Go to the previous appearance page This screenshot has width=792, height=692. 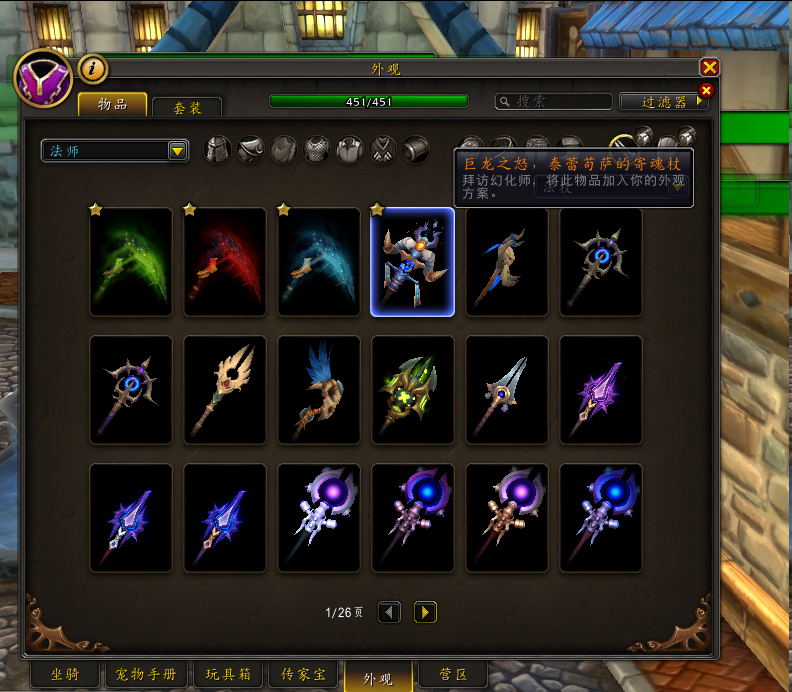389,612
